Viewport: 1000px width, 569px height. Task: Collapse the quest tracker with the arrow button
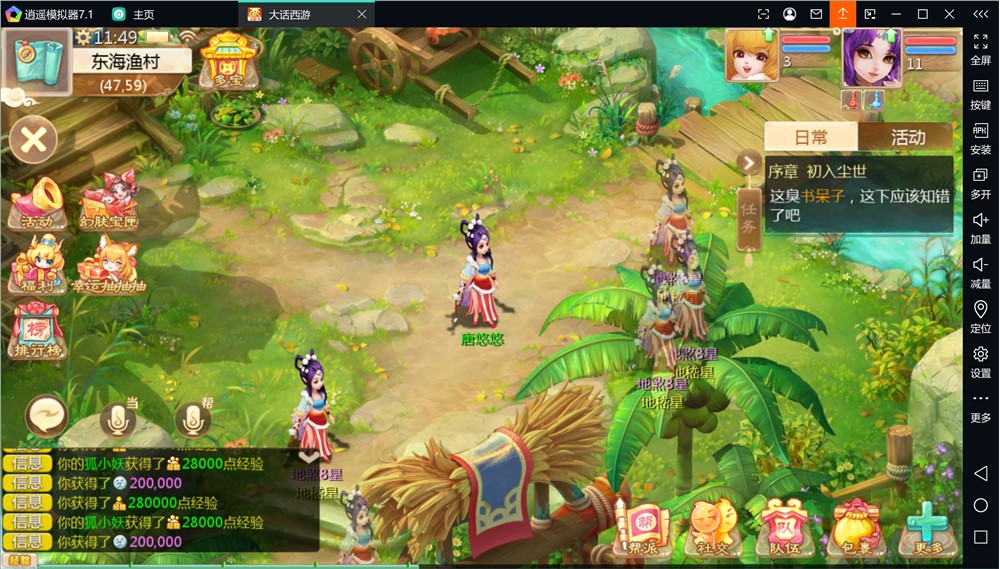pos(748,163)
